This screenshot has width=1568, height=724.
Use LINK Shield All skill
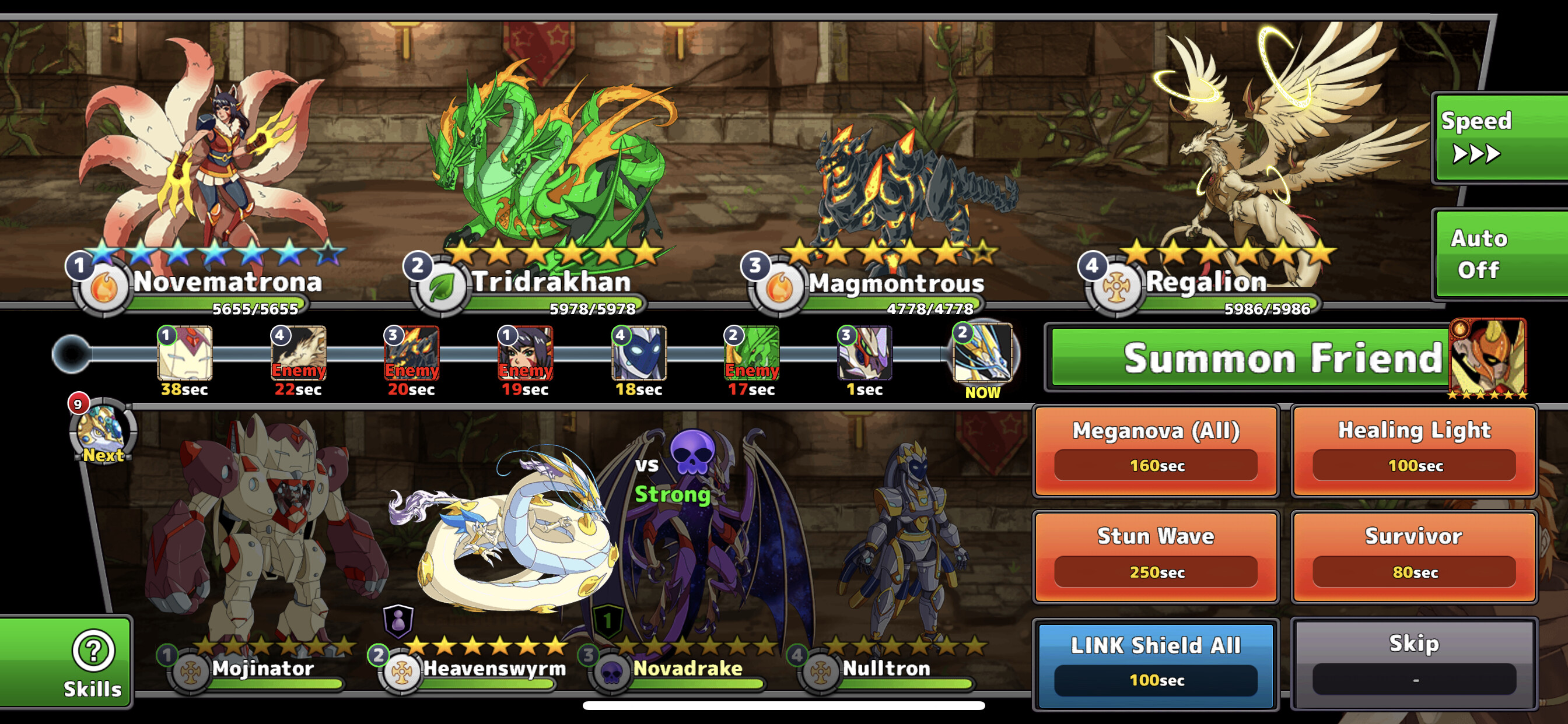click(1156, 665)
